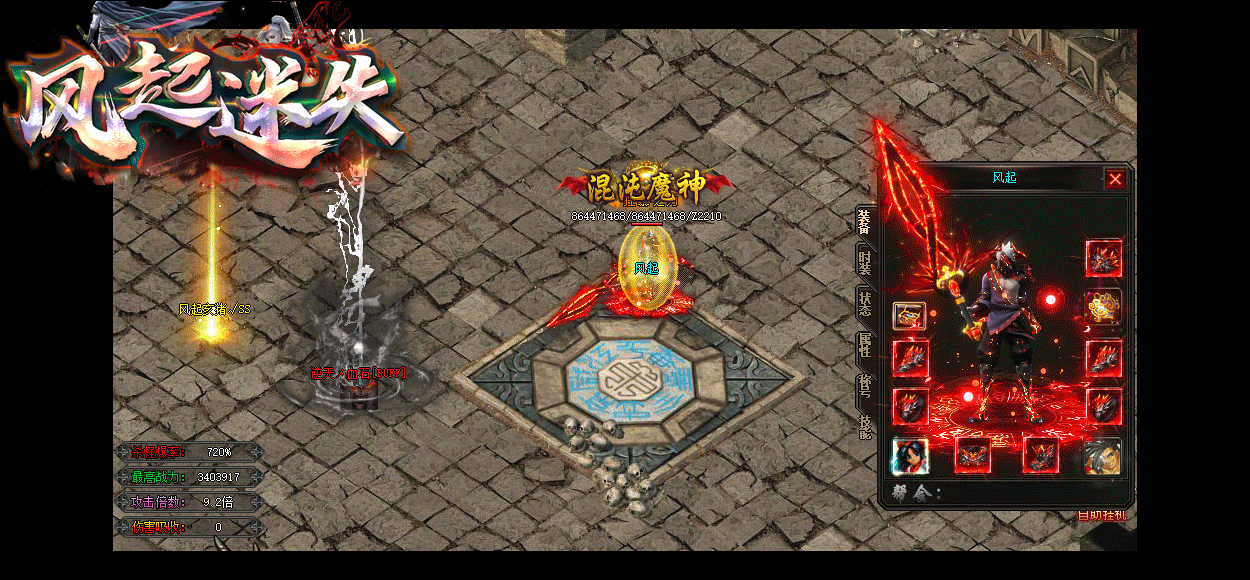Select the golden treasure chest equipment slot

(909, 316)
